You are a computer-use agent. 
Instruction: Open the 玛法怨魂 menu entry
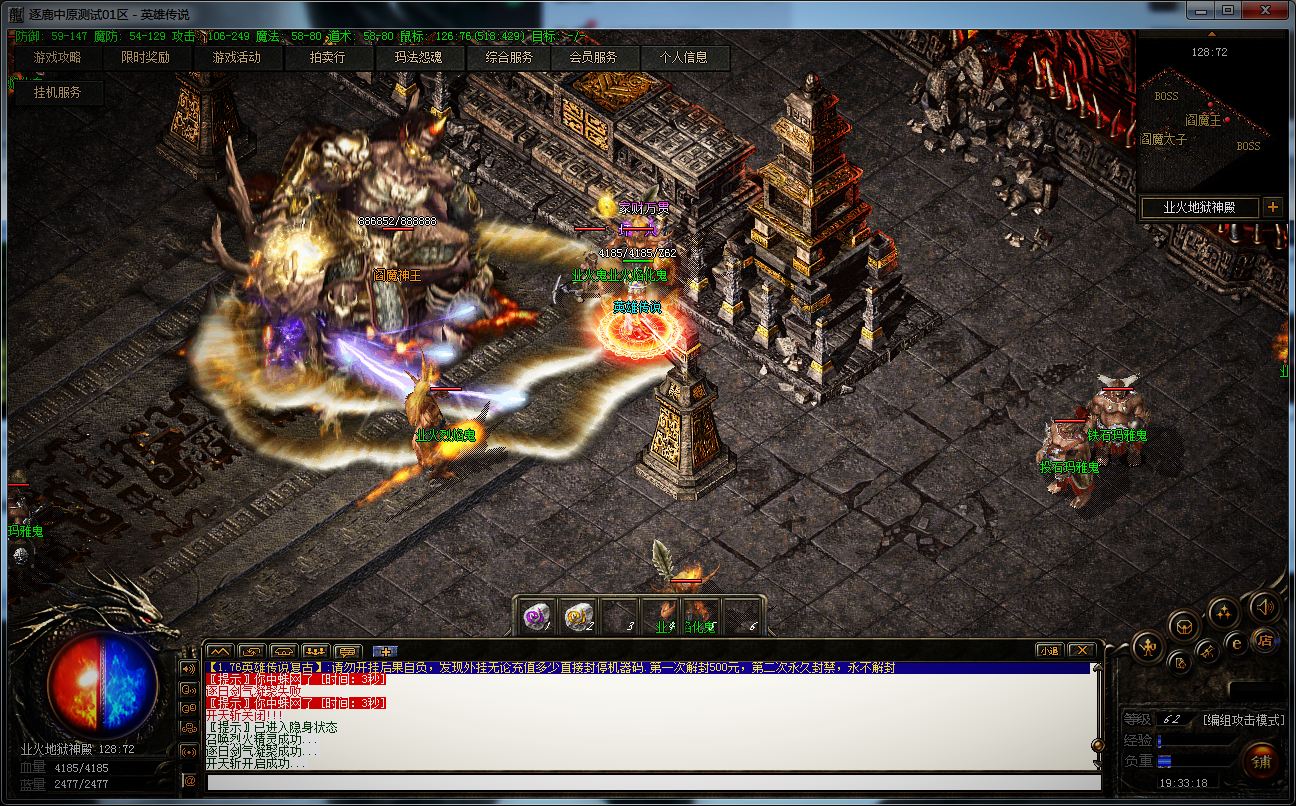pyautogui.click(x=418, y=58)
